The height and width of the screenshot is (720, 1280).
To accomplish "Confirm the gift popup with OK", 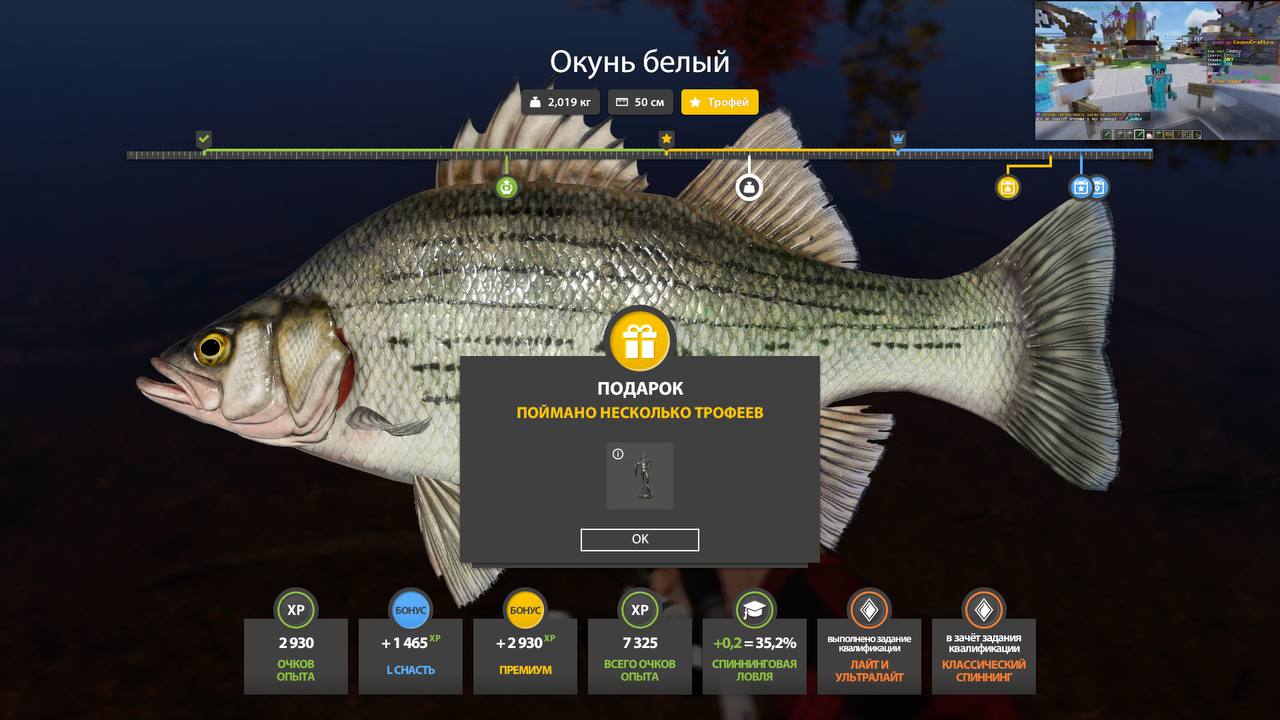I will tap(640, 540).
